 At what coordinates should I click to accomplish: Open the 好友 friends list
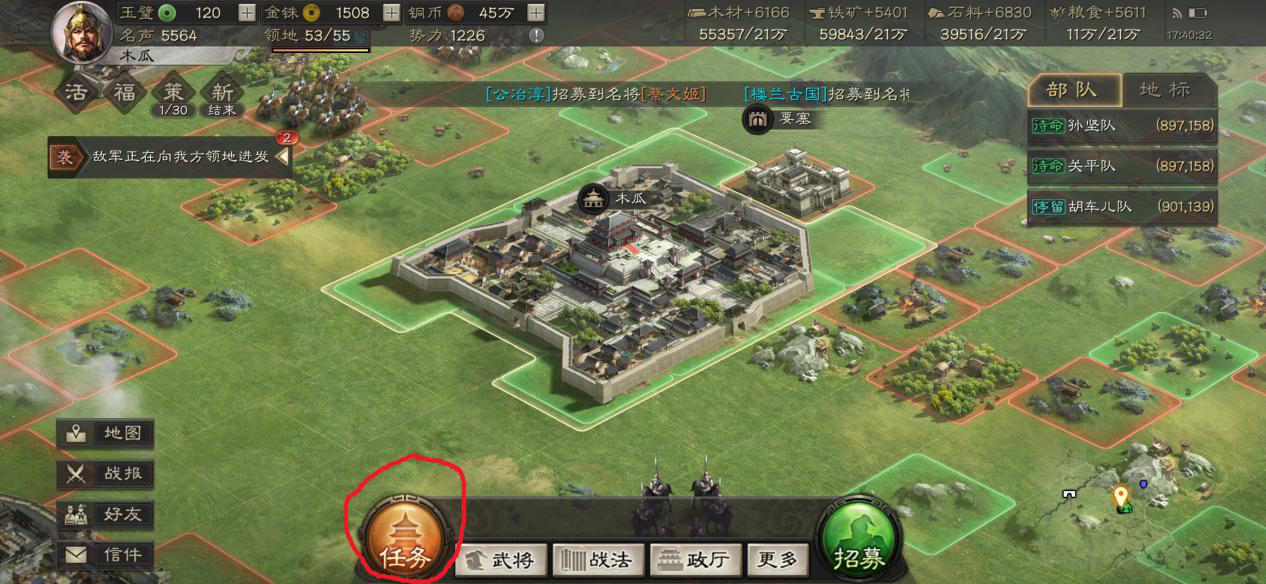pyautogui.click(x=106, y=514)
